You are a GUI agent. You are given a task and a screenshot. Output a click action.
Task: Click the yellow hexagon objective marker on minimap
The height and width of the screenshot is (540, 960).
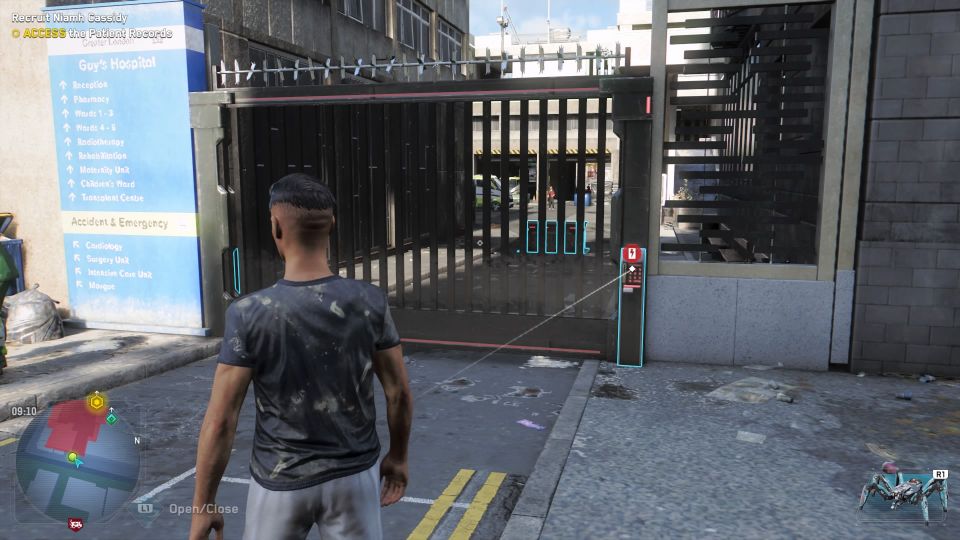96,402
